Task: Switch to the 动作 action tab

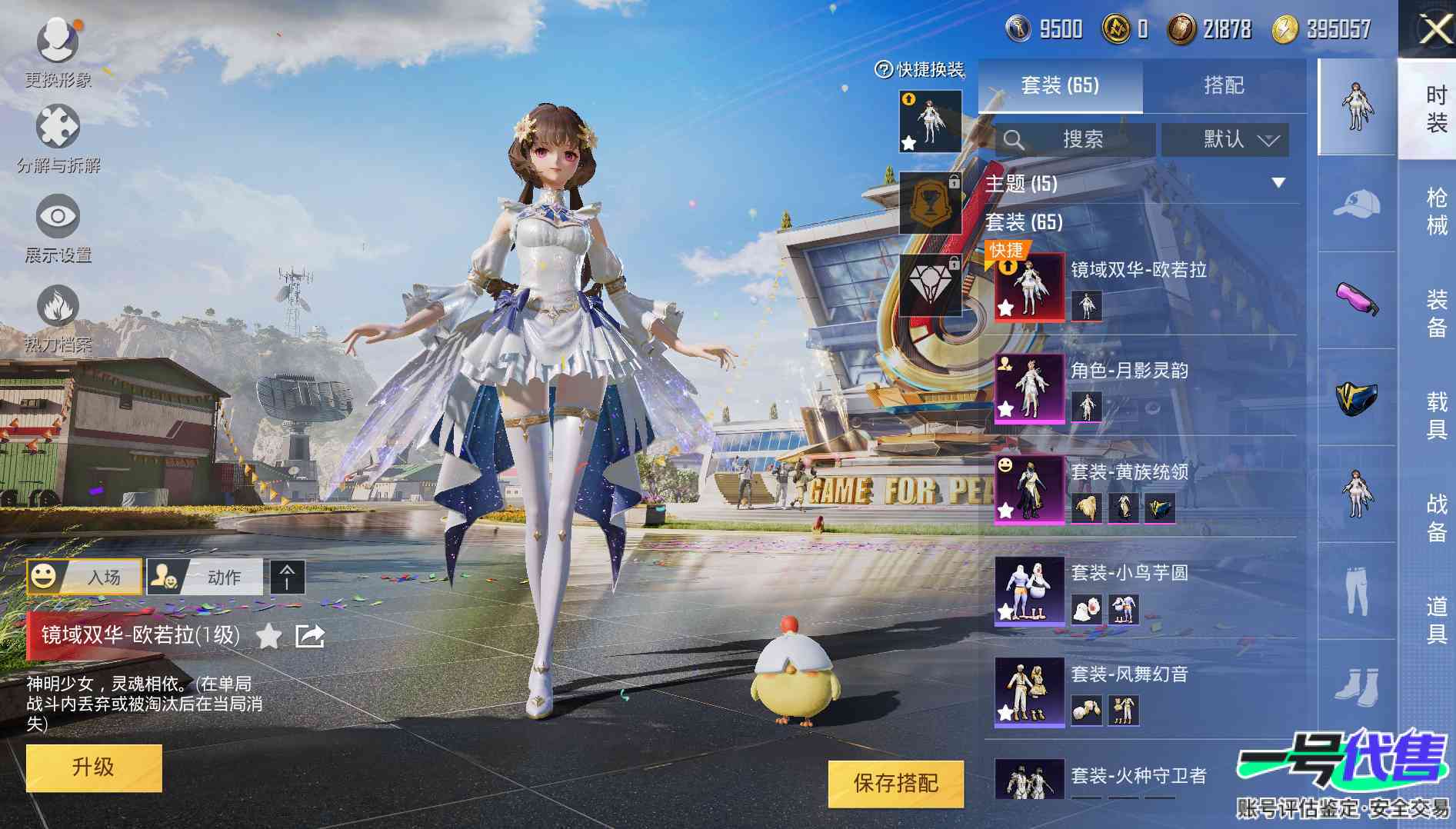Action: tap(205, 577)
